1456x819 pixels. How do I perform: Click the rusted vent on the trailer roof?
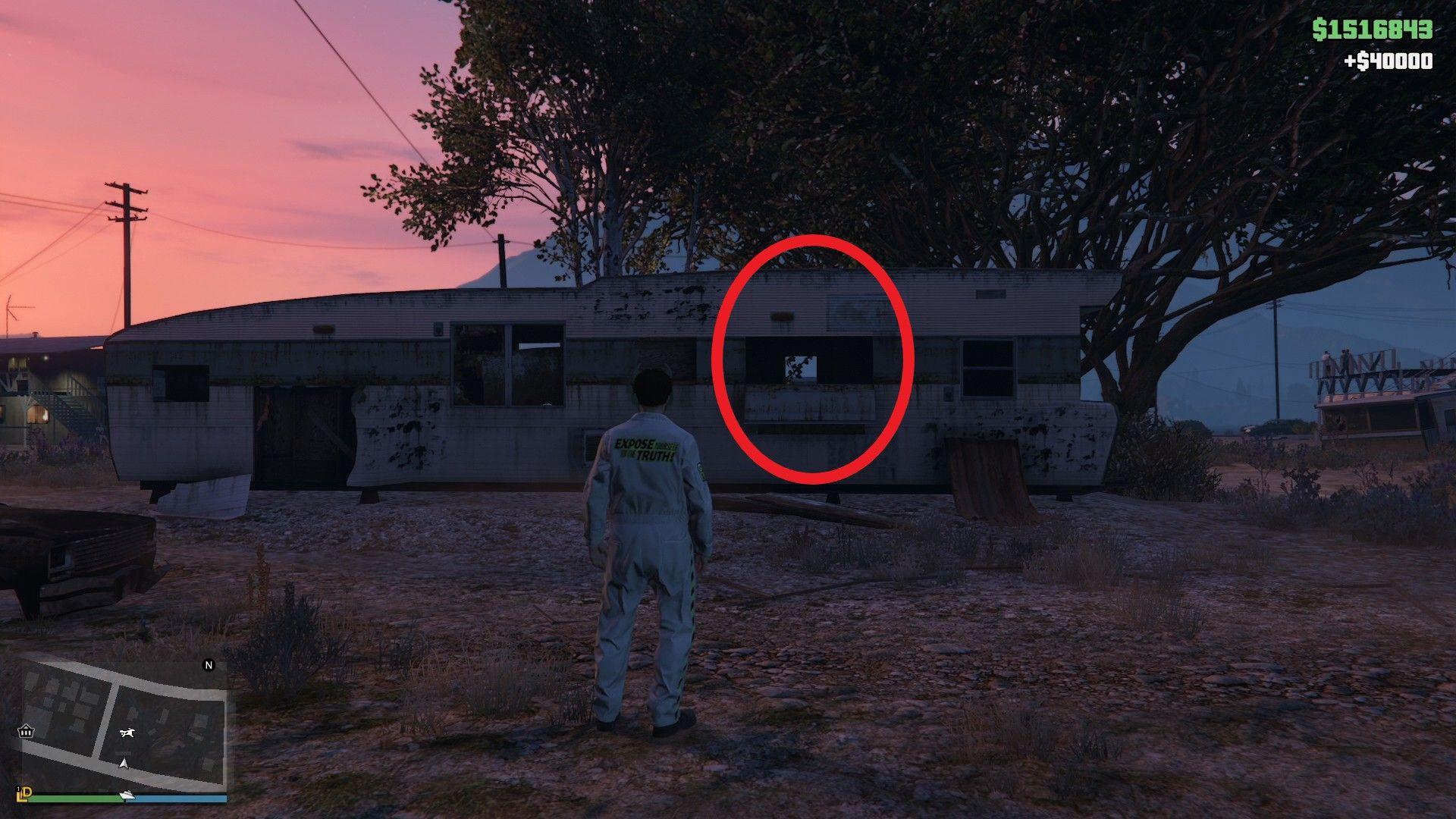(322, 328)
